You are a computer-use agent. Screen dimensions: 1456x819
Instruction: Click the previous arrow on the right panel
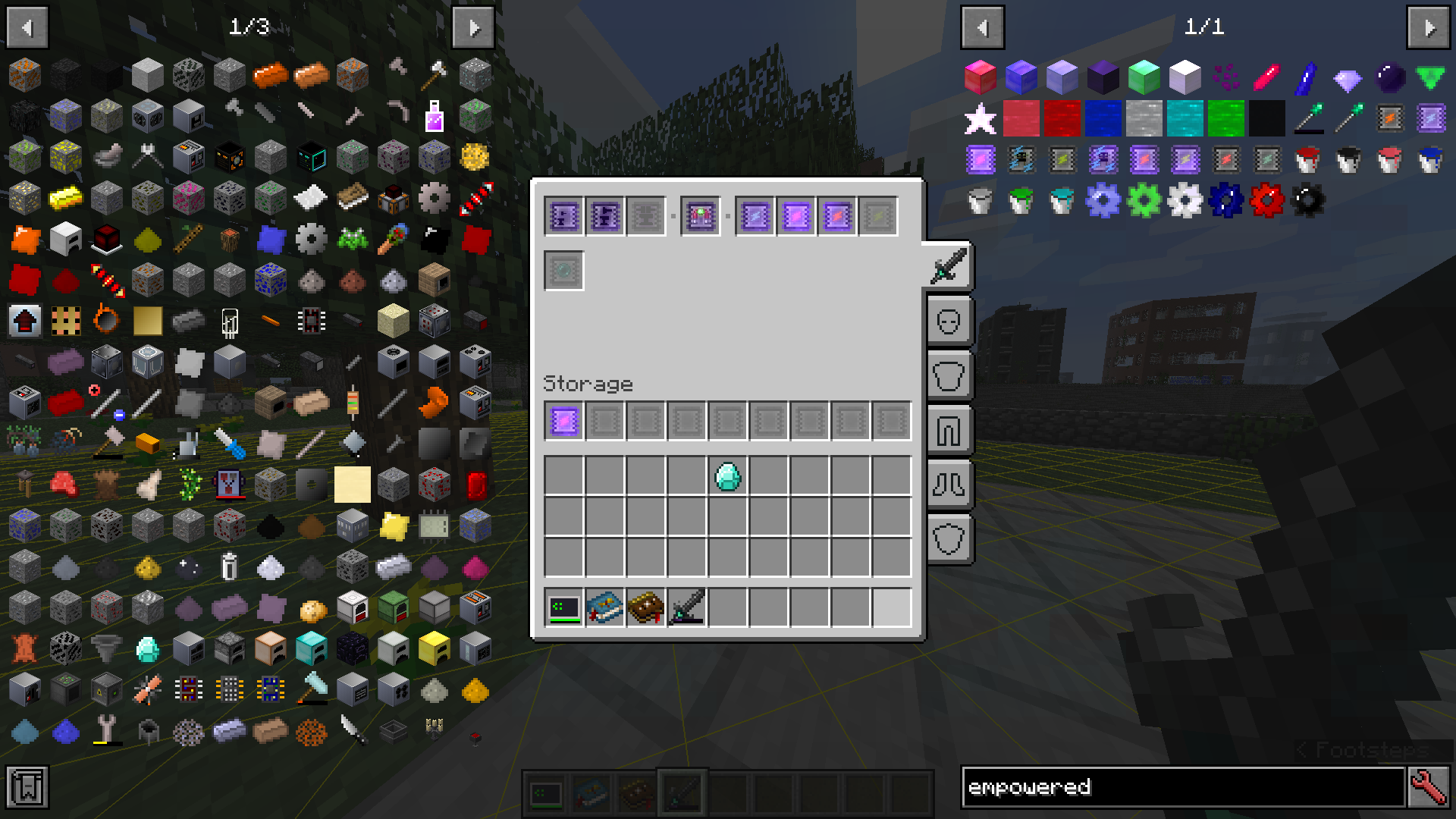pos(983,27)
